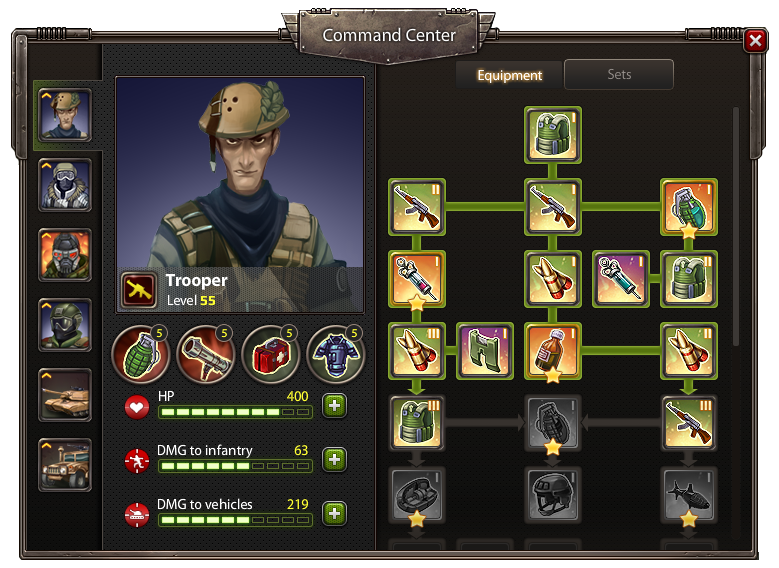Increase DMG to infantry stat
The image size is (779, 568).
(334, 460)
